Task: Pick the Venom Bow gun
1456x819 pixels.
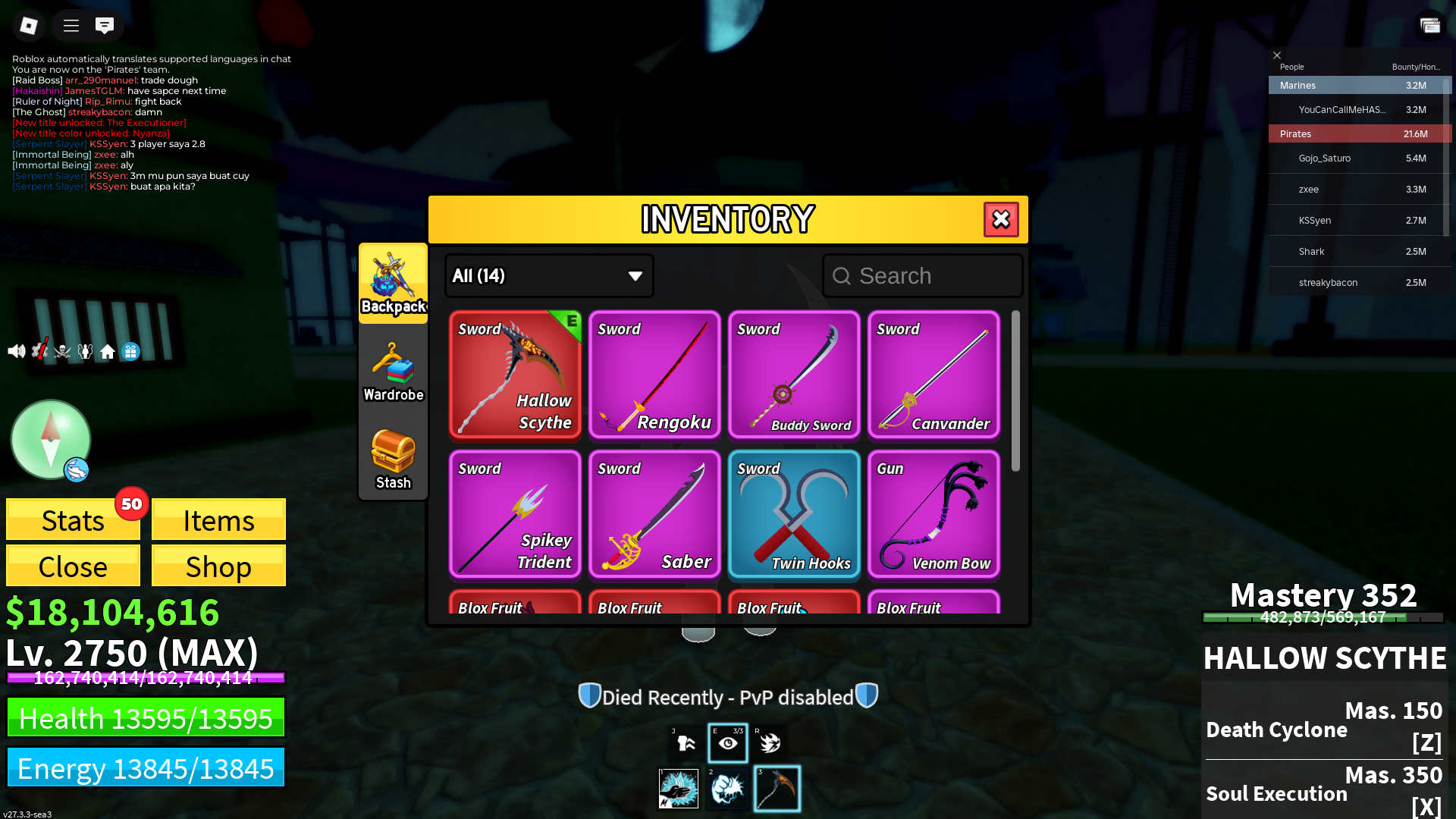Action: pyautogui.click(x=934, y=514)
